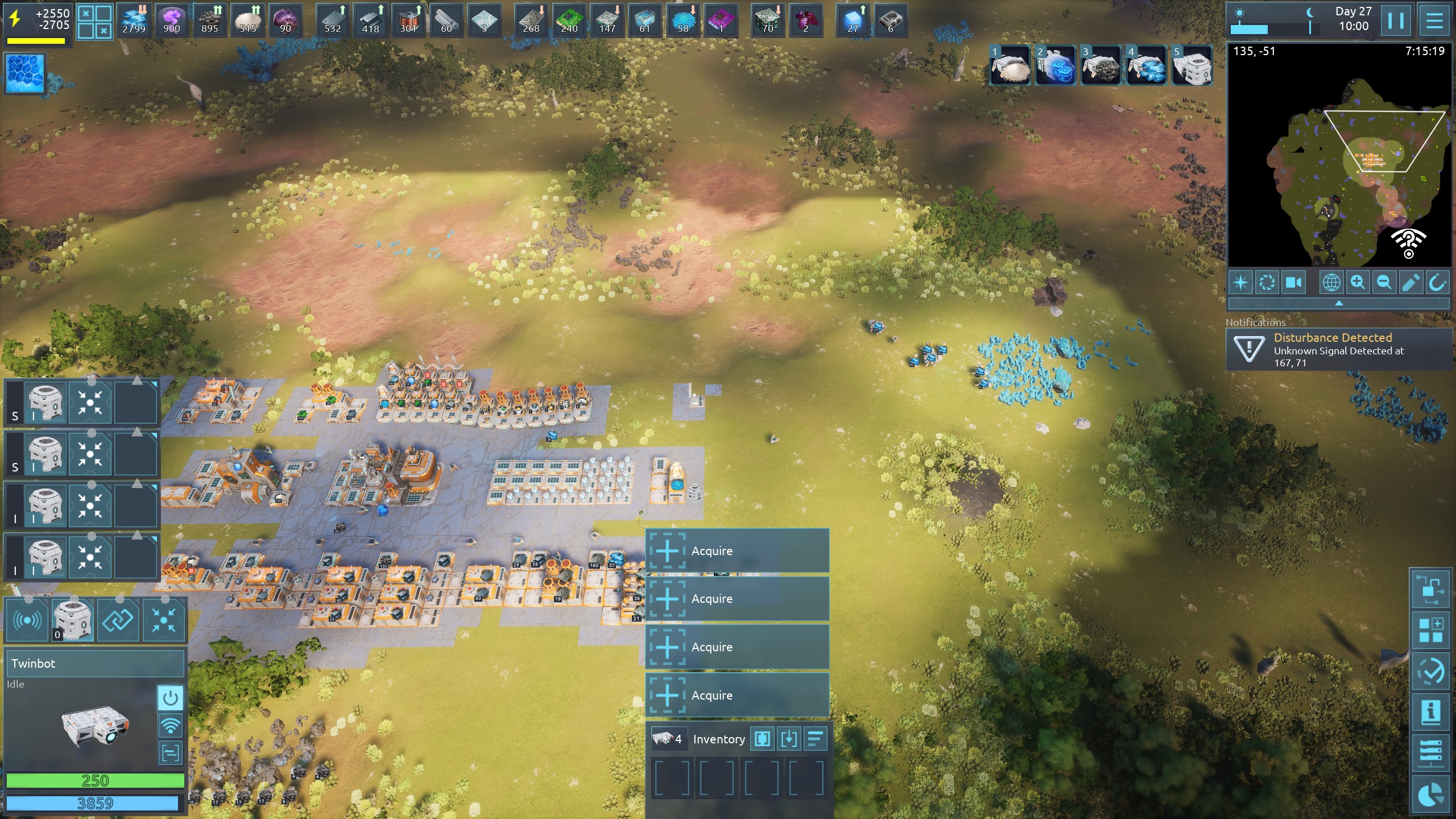
Task: Open the pie chart statistics panel
Action: 1430,795
